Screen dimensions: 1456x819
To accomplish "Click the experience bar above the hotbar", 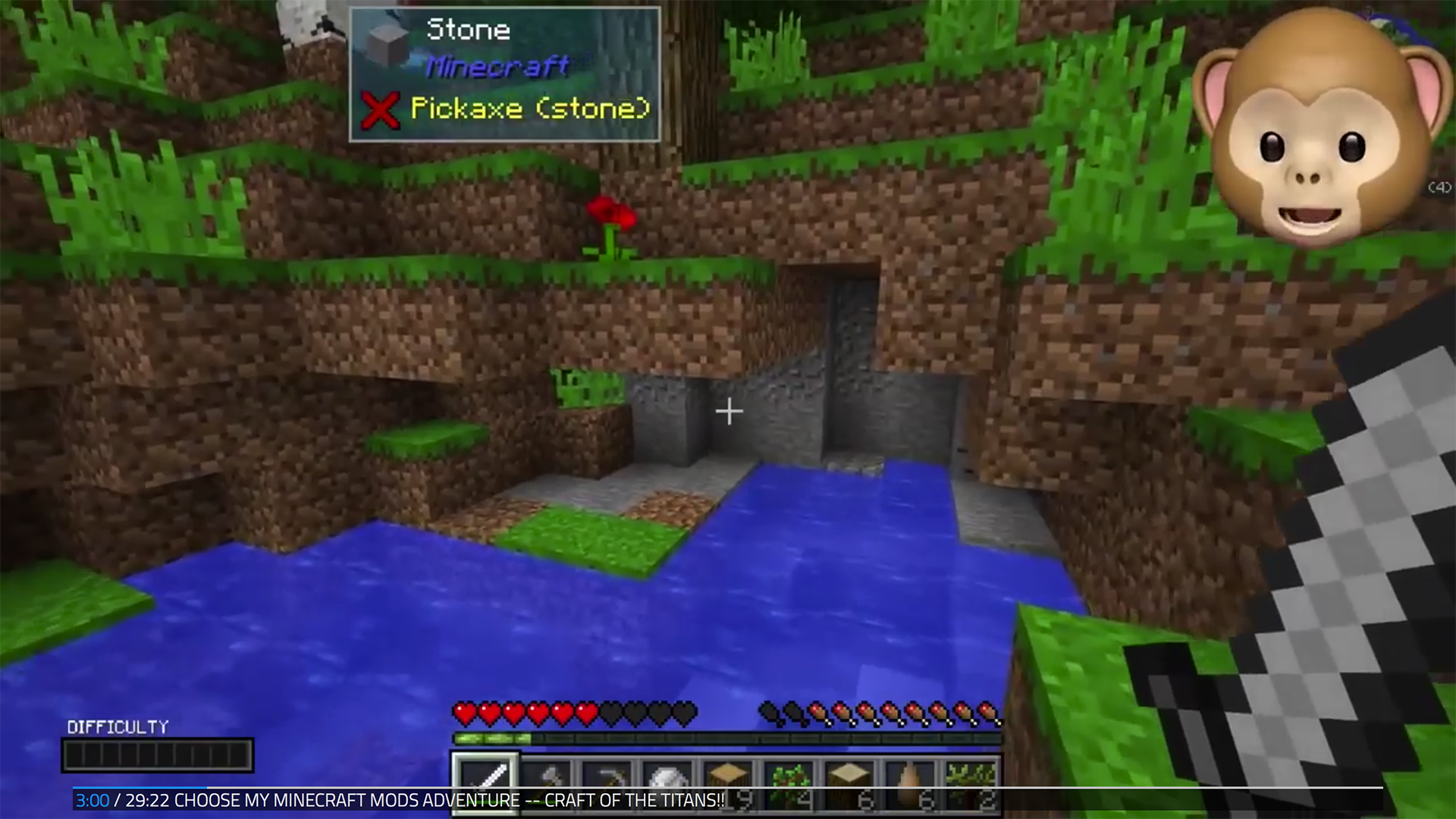I will click(x=728, y=737).
